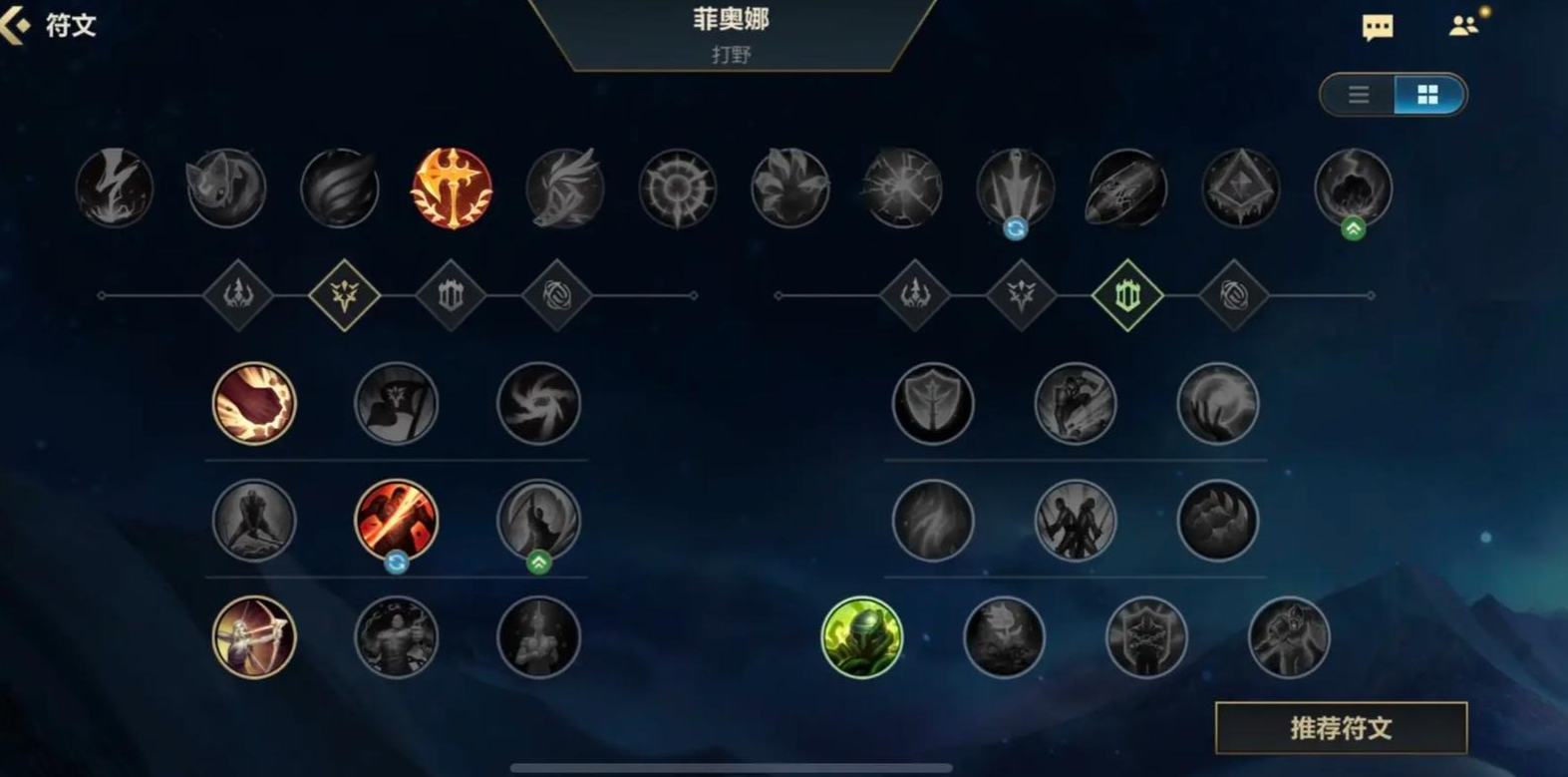Image resolution: width=1568 pixels, height=777 pixels.
Task: Switch to list view layout
Action: 1357,95
